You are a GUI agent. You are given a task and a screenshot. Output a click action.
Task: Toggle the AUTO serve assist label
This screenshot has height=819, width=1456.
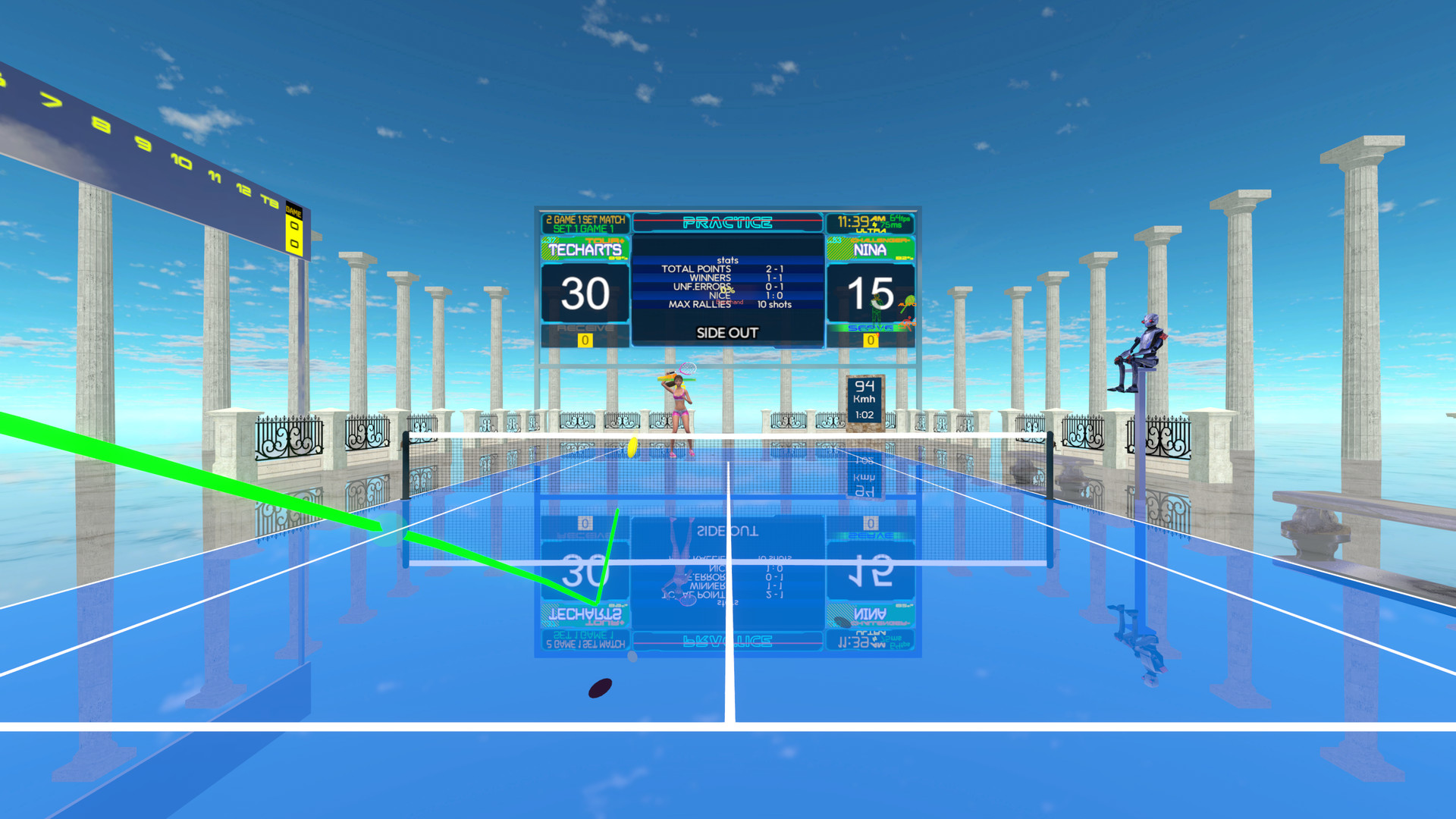(x=907, y=305)
